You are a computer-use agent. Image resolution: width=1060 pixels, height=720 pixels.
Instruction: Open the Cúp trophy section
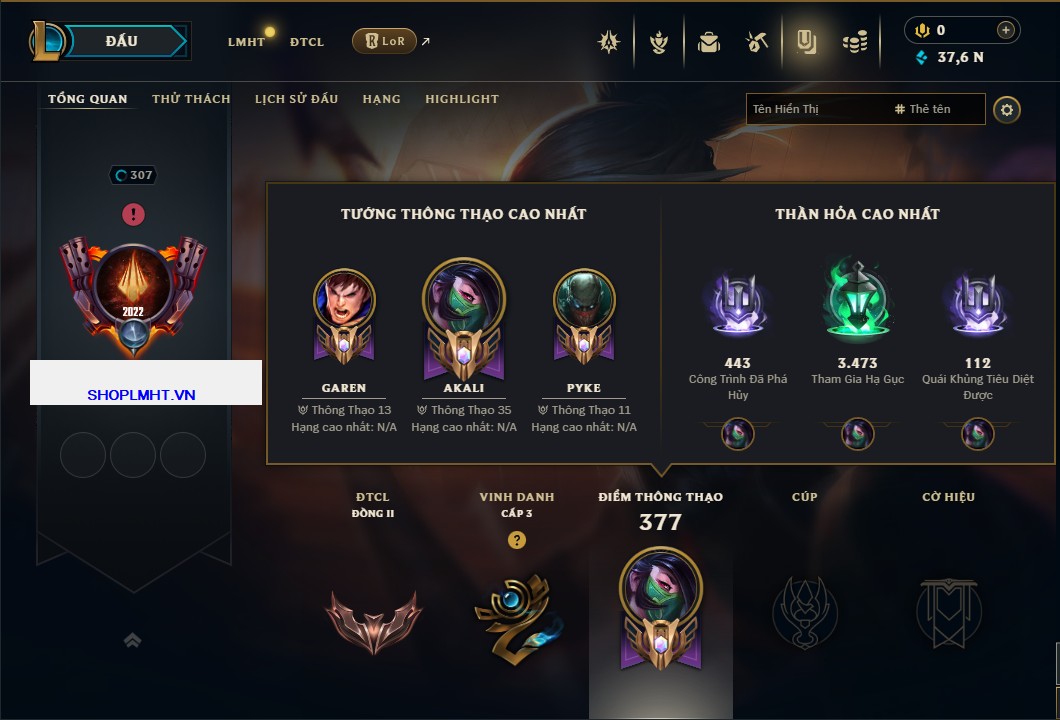(x=804, y=610)
